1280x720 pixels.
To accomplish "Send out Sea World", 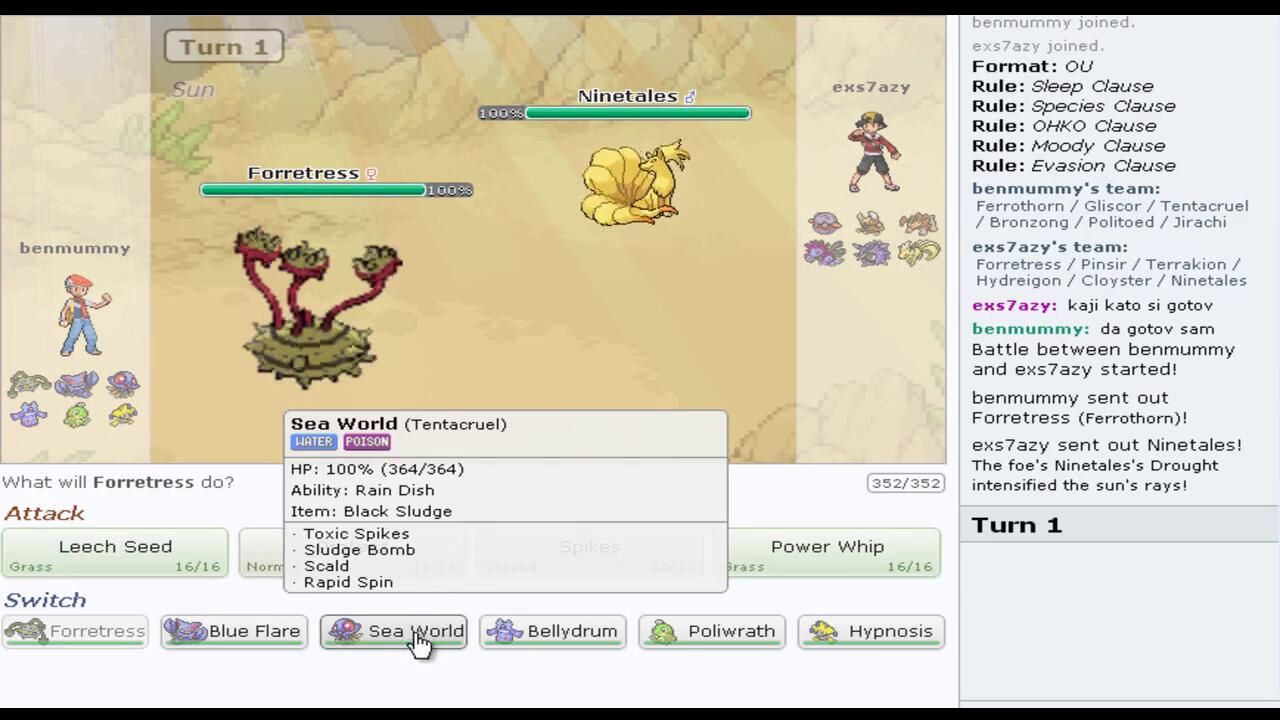I will click(393, 632).
